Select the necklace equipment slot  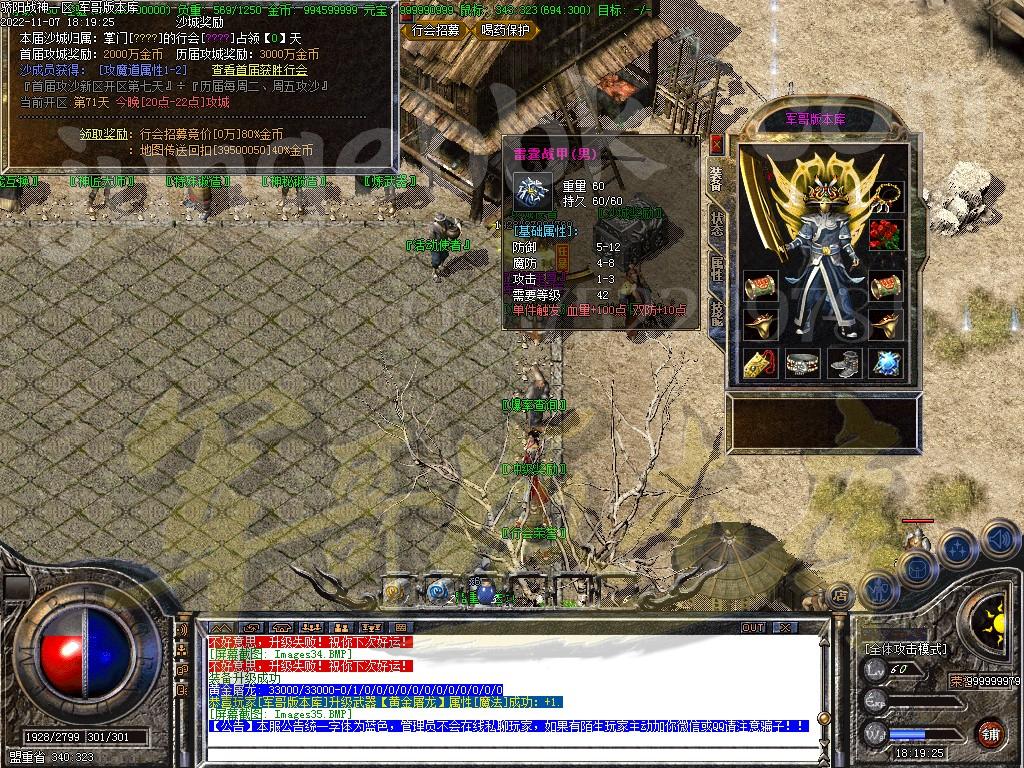(x=884, y=195)
